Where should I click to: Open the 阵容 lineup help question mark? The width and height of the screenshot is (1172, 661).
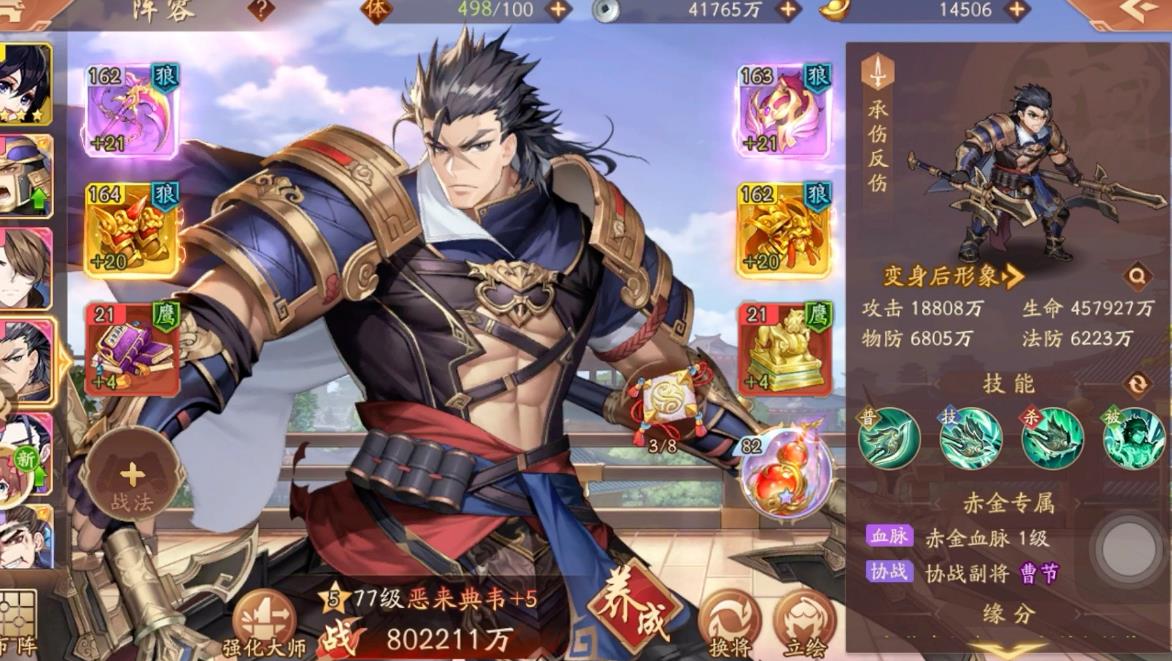coord(261,10)
